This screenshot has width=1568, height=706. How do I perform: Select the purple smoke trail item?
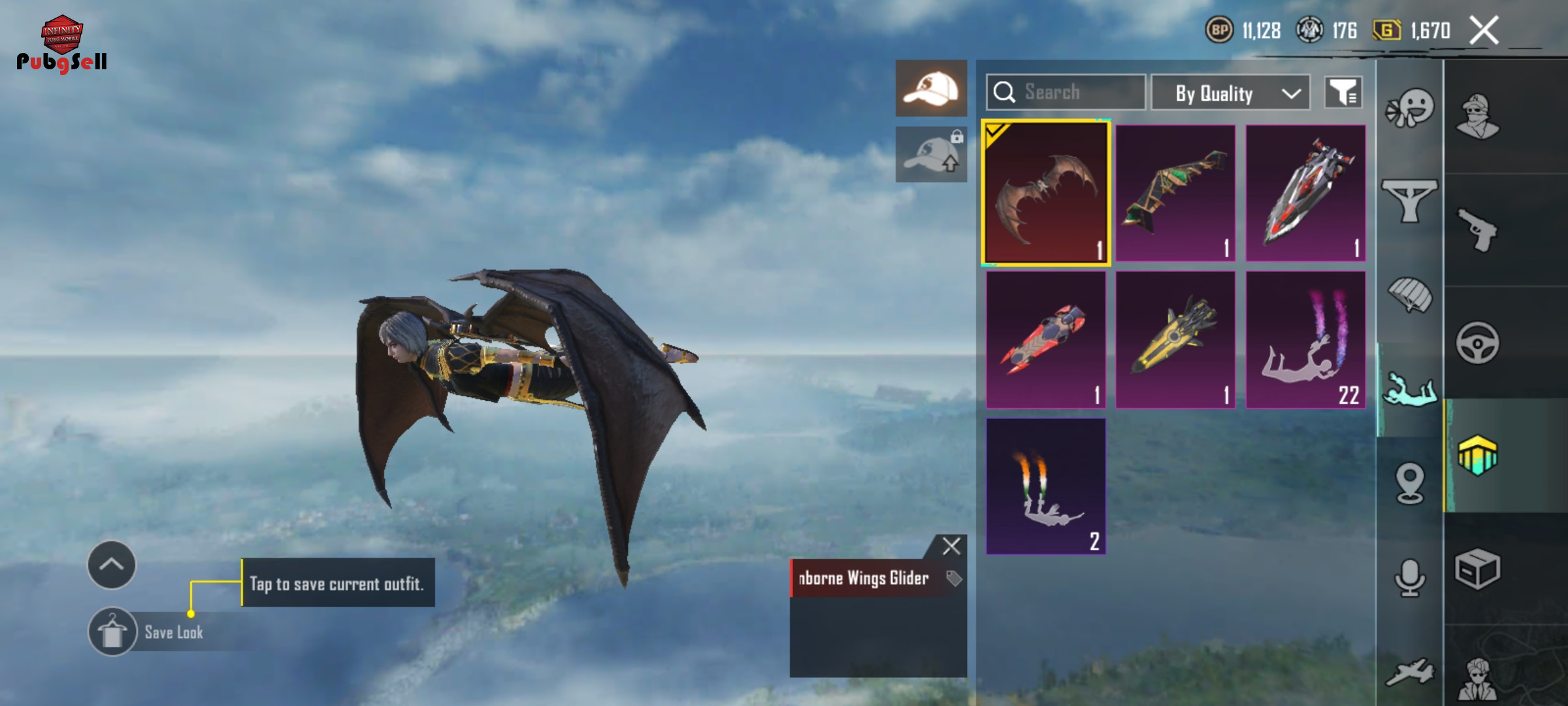[1305, 340]
